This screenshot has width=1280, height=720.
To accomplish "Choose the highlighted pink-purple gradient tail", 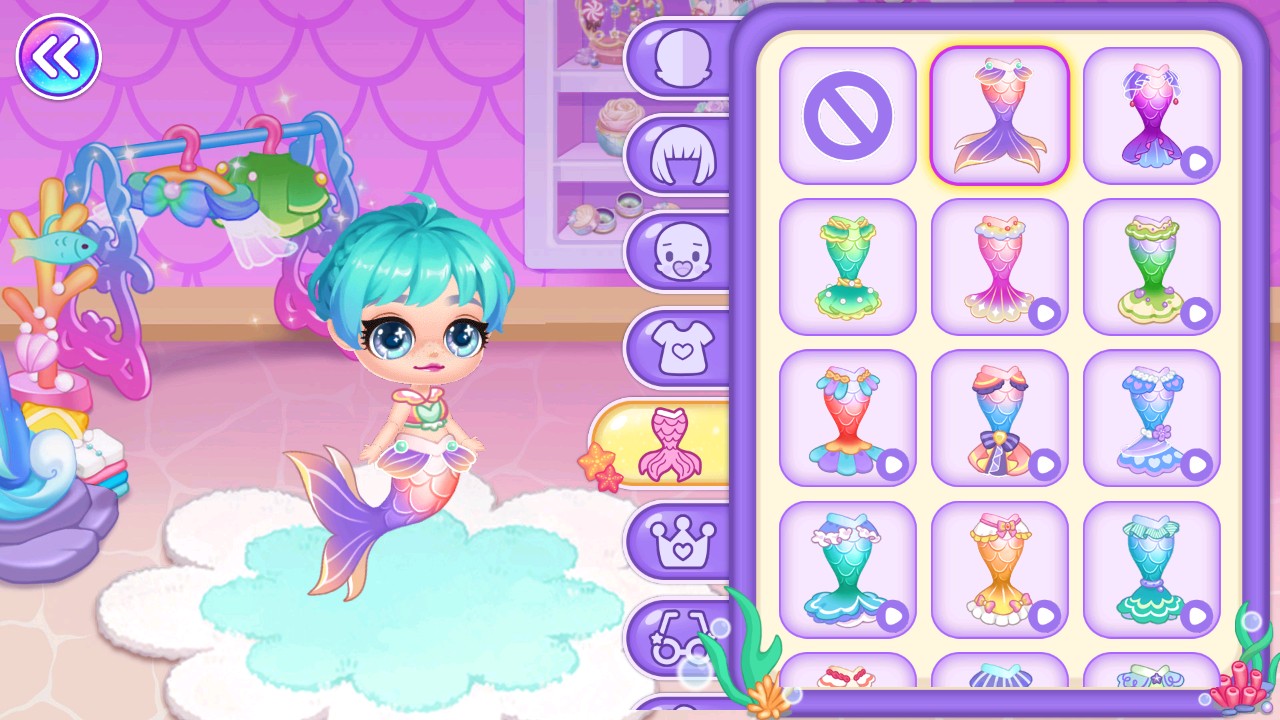I will pos(999,116).
